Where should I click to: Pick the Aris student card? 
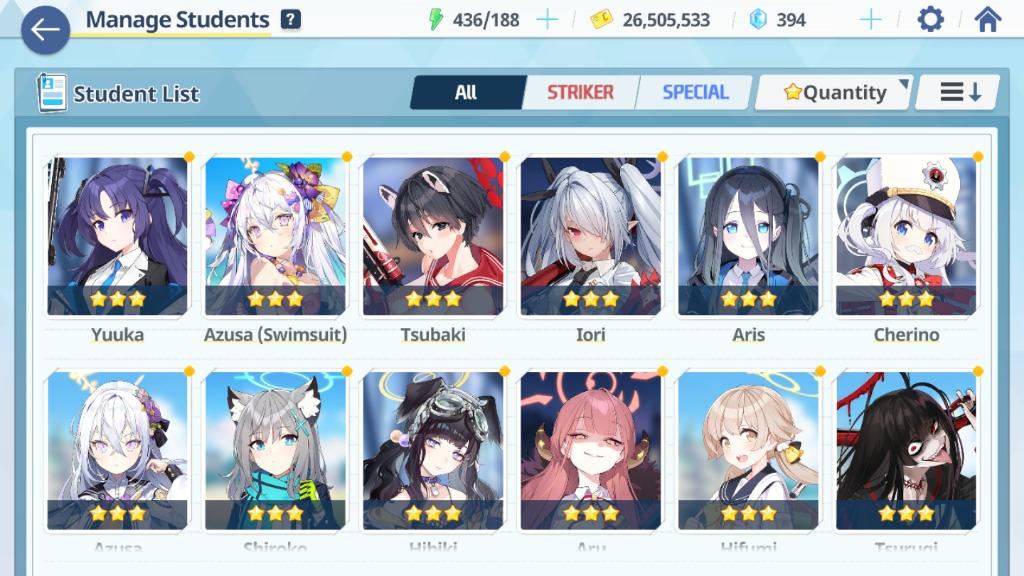click(x=749, y=236)
